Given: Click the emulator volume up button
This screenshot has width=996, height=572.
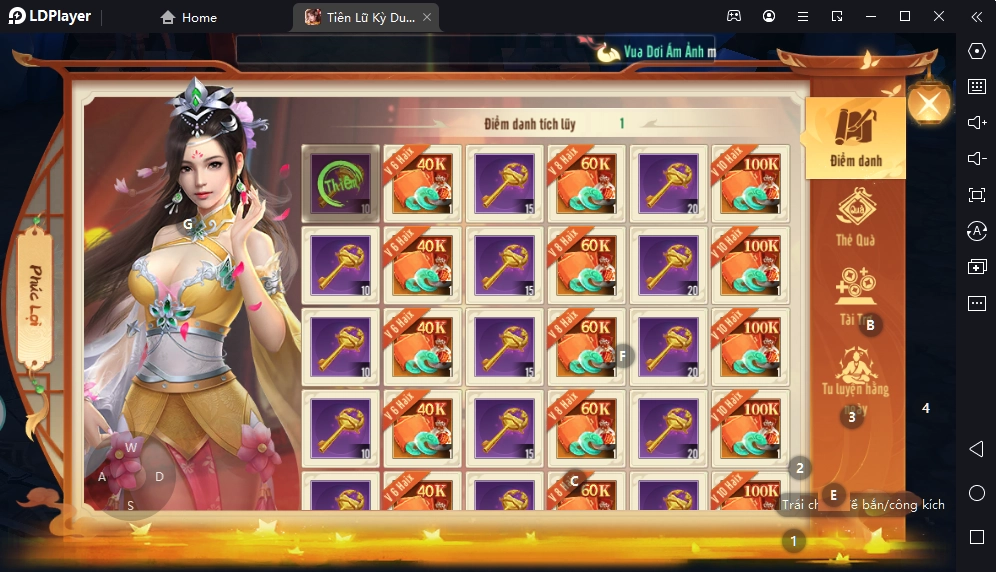Looking at the screenshot, I should click(x=977, y=122).
